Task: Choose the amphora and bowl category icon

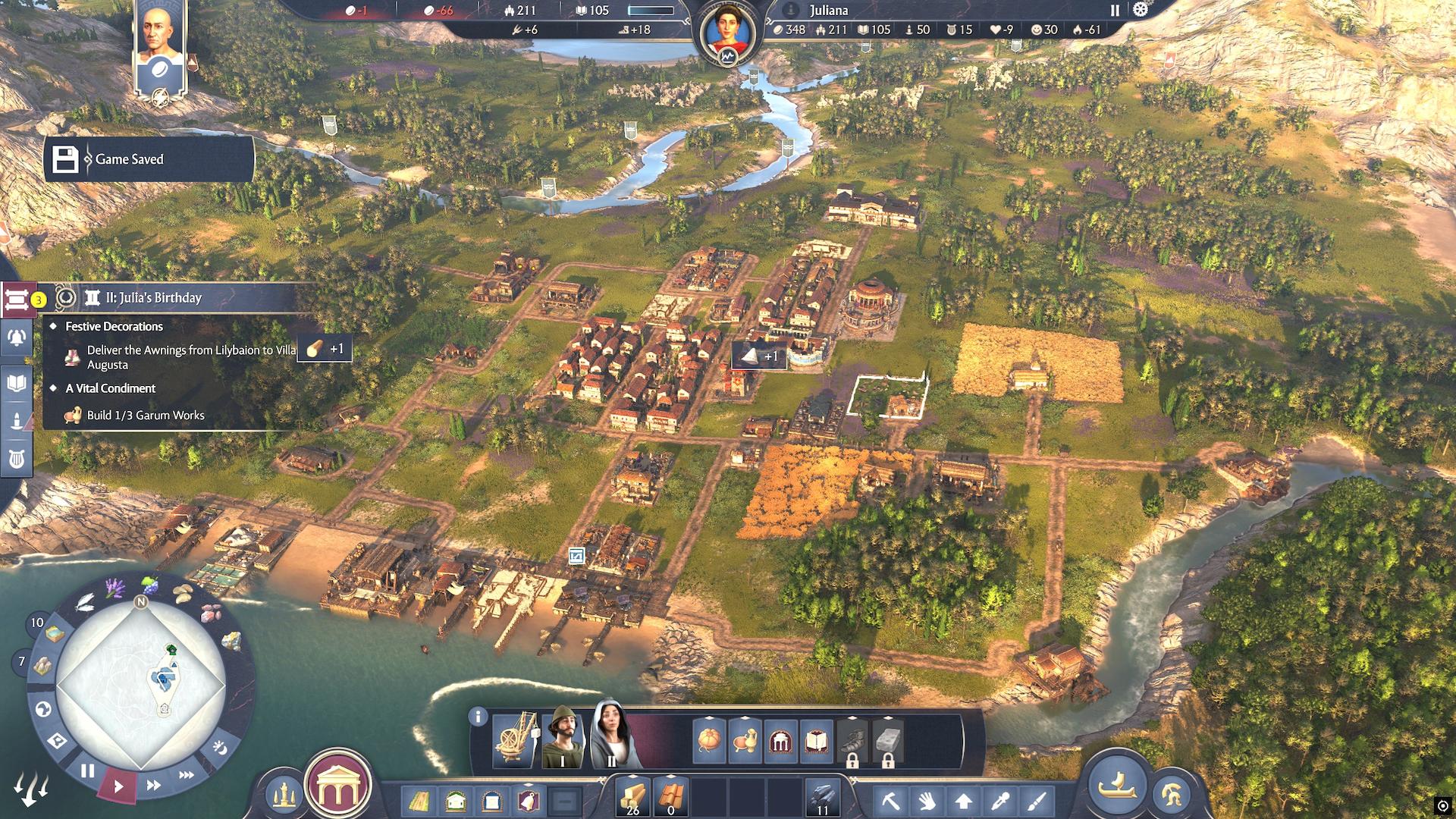Action: tap(745, 740)
